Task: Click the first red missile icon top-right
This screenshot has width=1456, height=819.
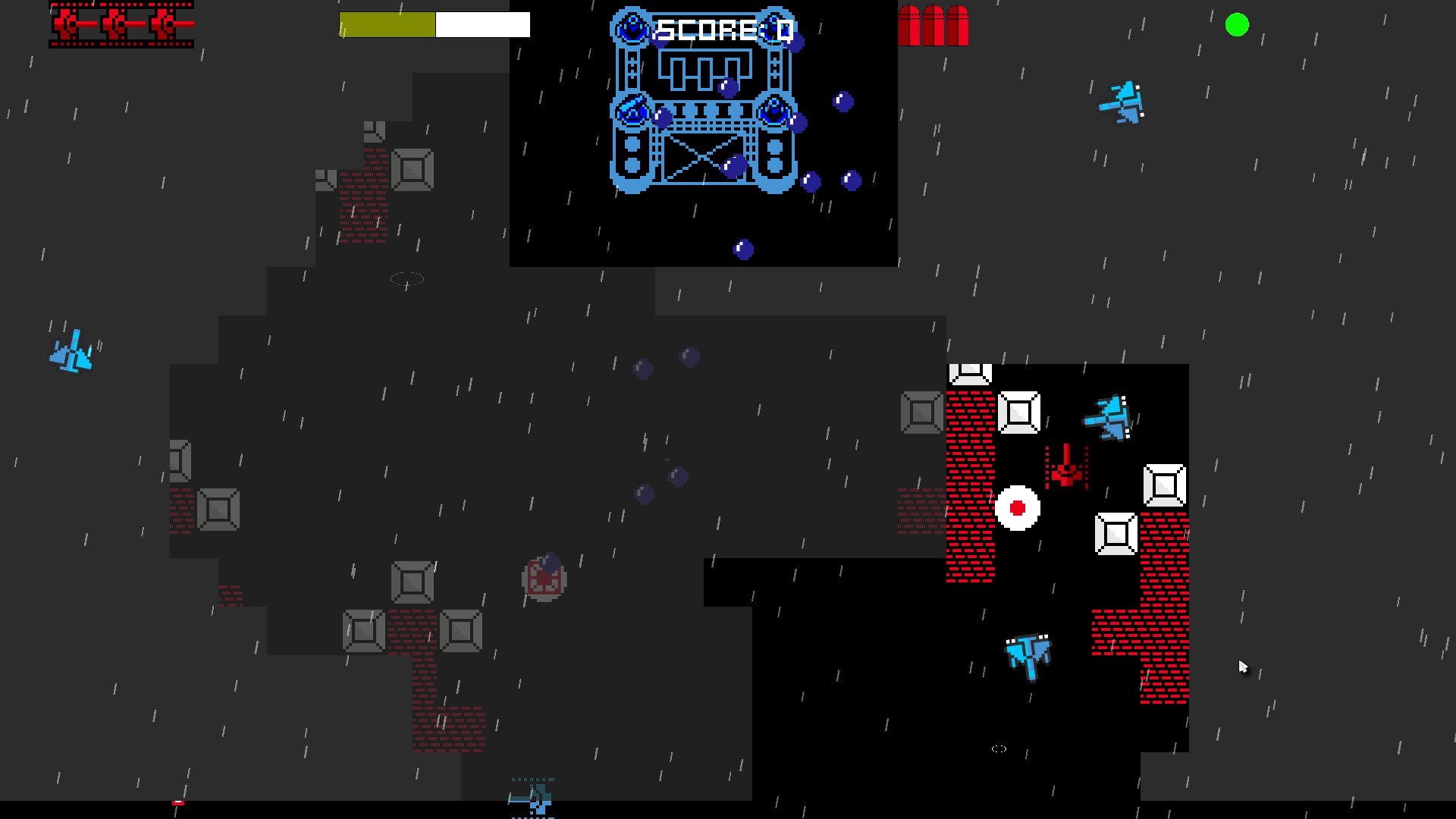Action: click(x=909, y=25)
